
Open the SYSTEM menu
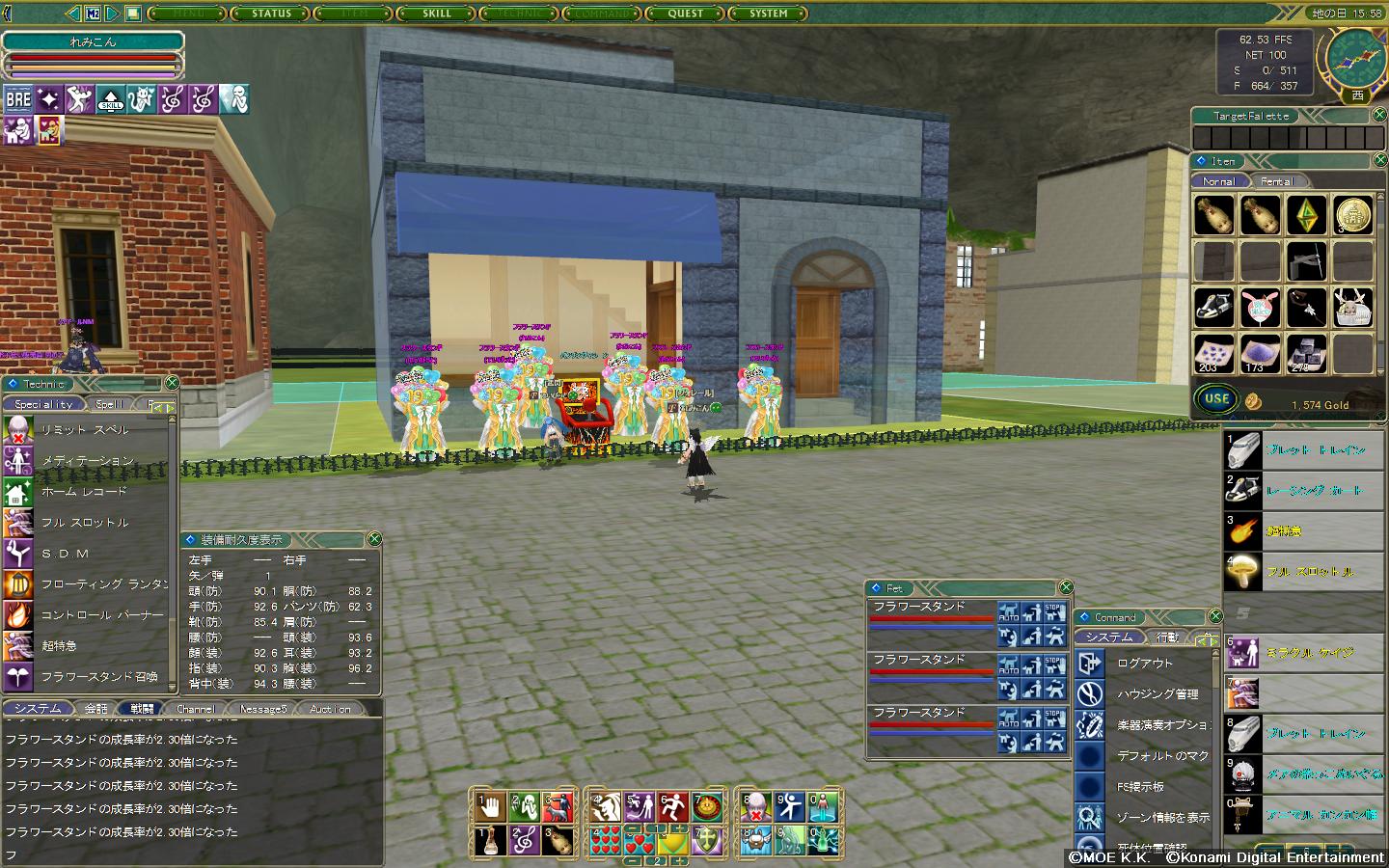769,14
